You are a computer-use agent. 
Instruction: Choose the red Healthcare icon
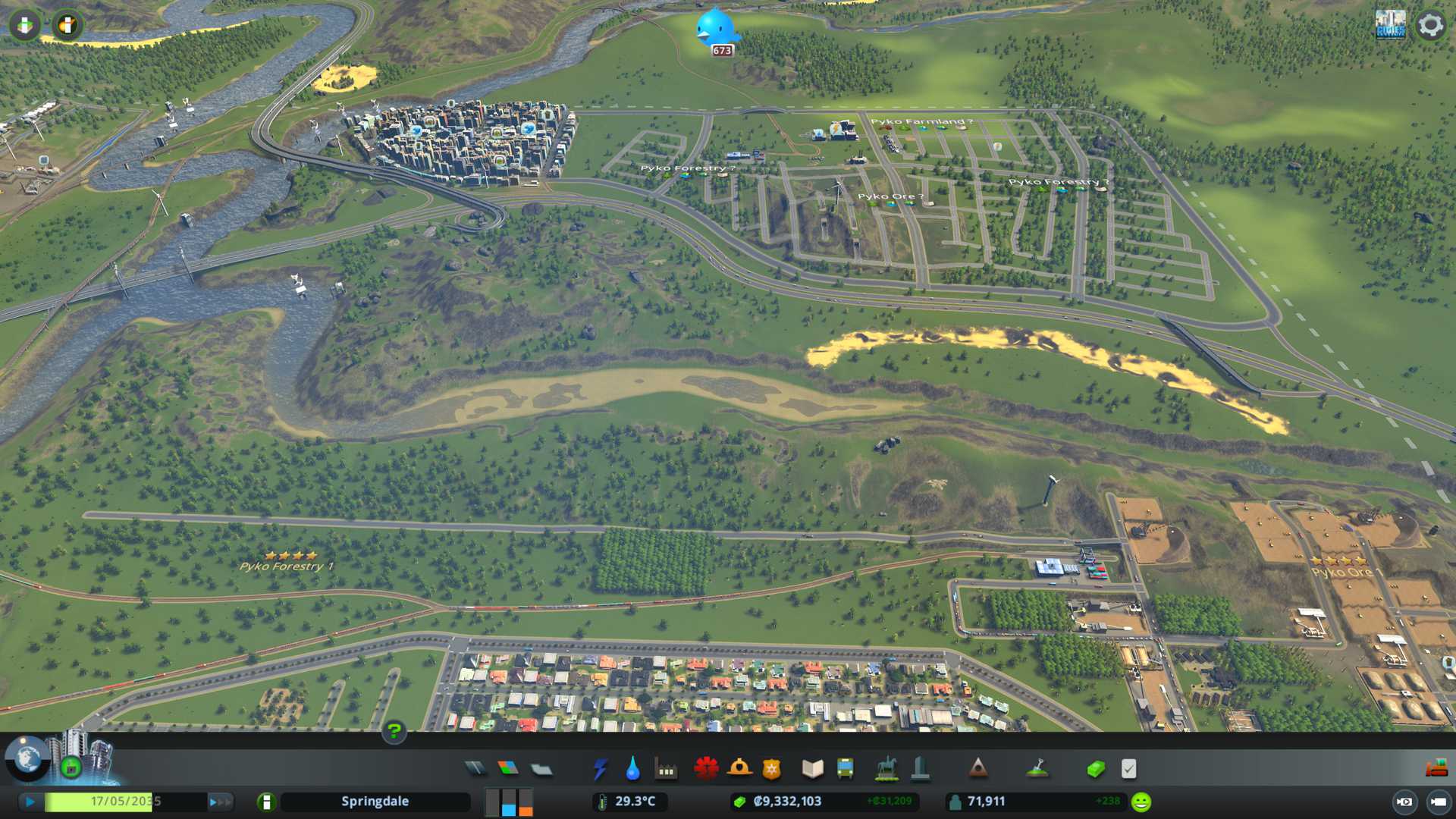[706, 769]
